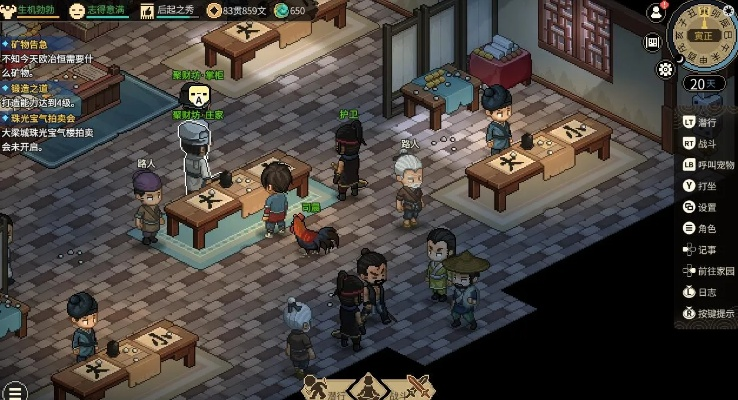The height and width of the screenshot is (400, 738).
Task: Click the crossed swords combat icon
Action: pyautogui.click(x=417, y=388)
